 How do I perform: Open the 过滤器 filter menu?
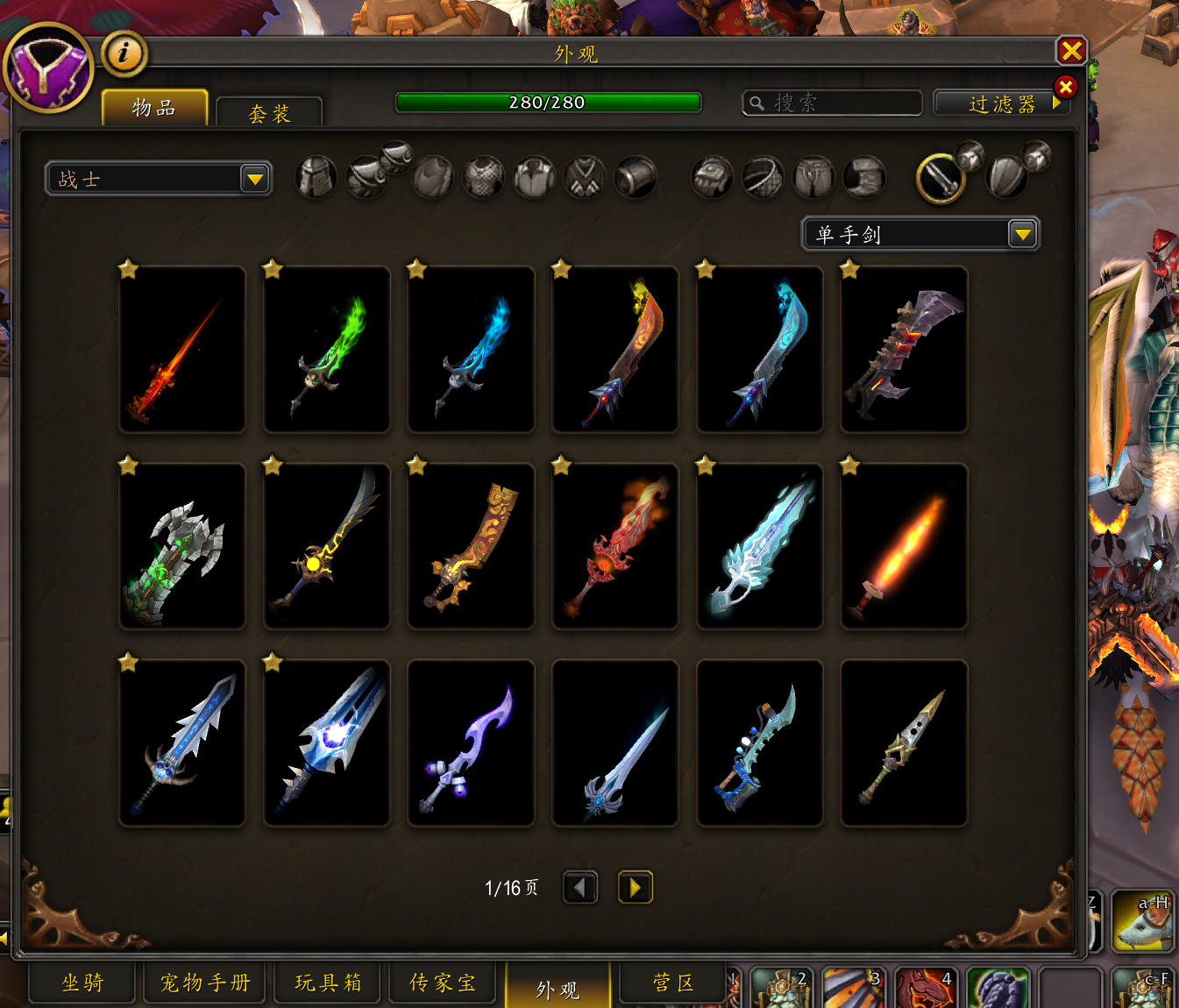click(1003, 104)
